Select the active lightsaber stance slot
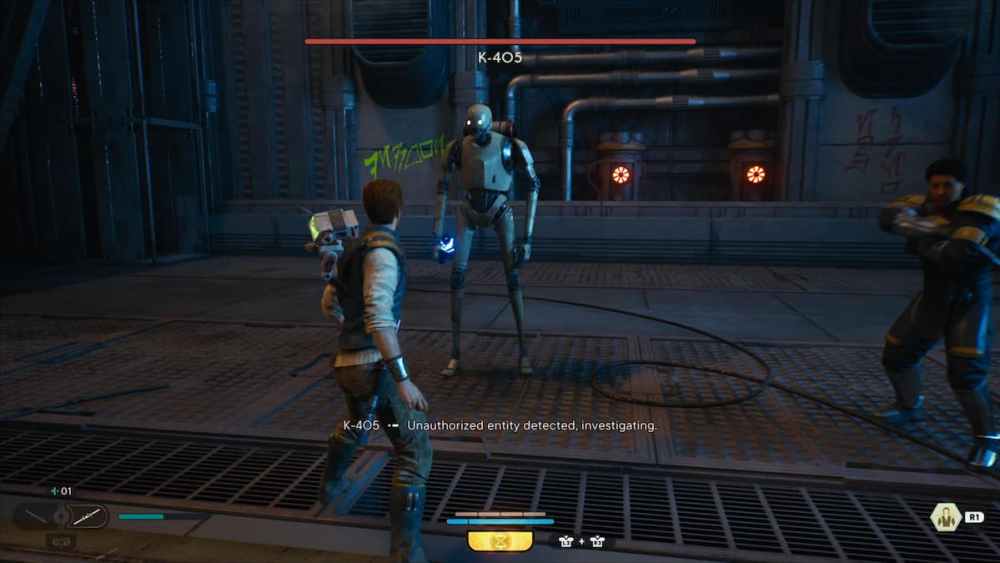This screenshot has width=1000, height=563. [88, 516]
